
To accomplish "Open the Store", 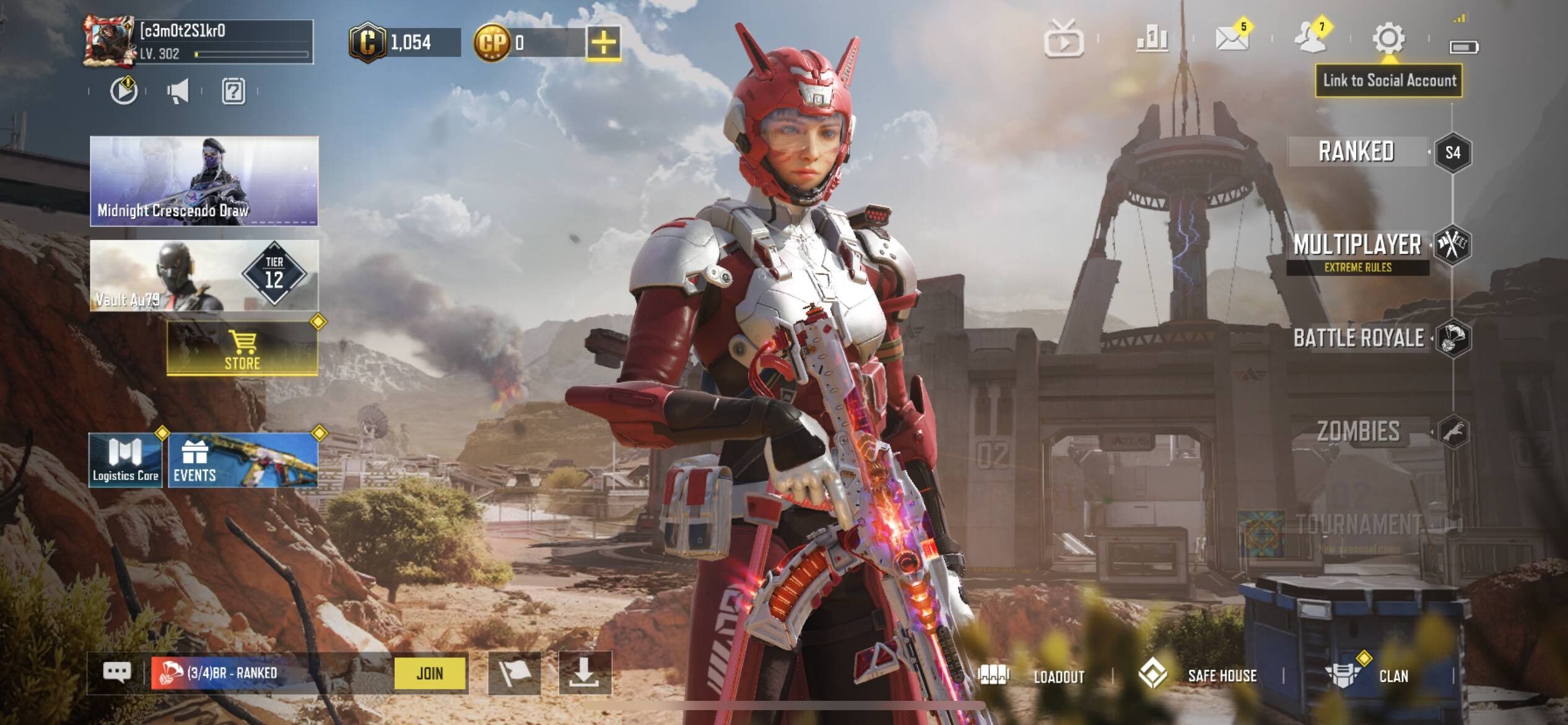I will coord(242,349).
